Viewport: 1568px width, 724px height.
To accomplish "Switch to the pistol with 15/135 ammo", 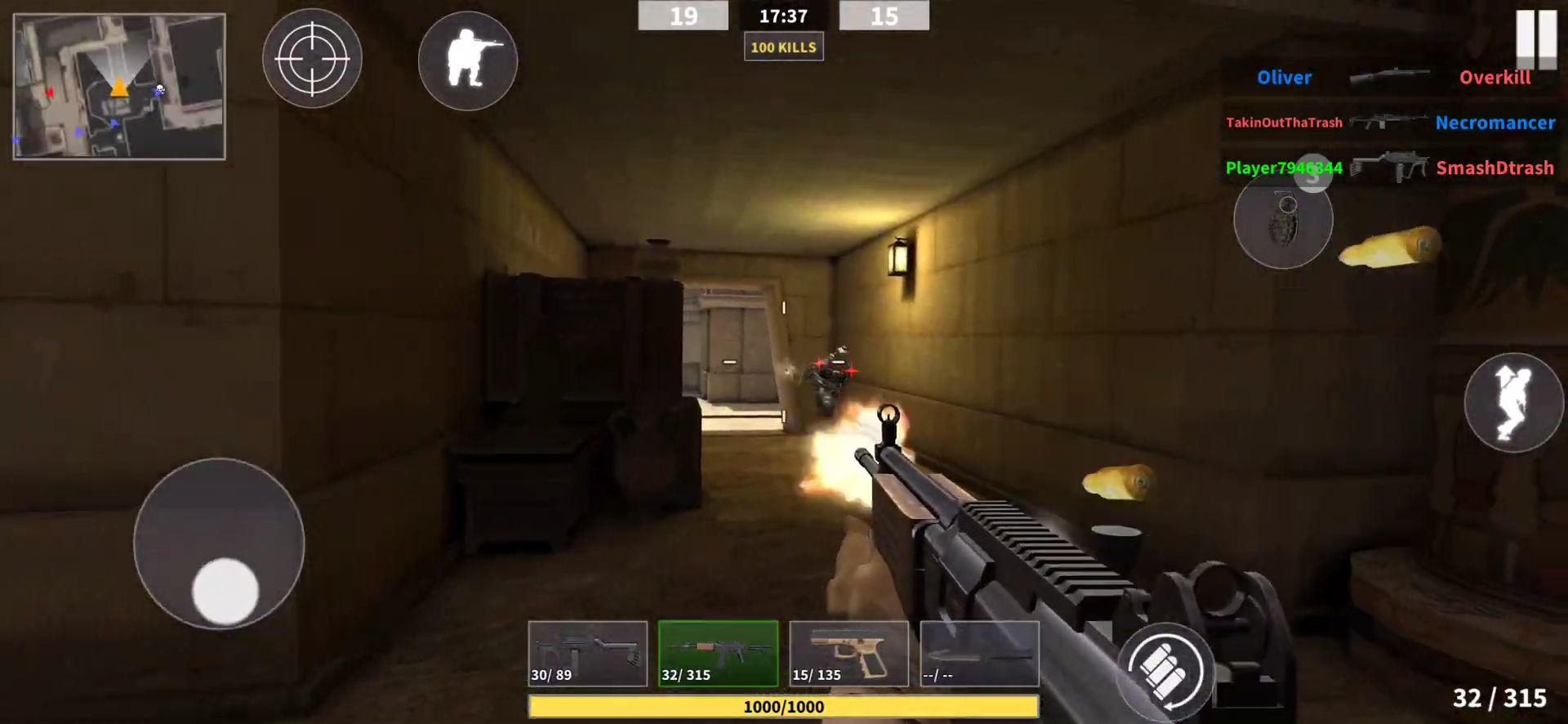I will click(x=849, y=654).
